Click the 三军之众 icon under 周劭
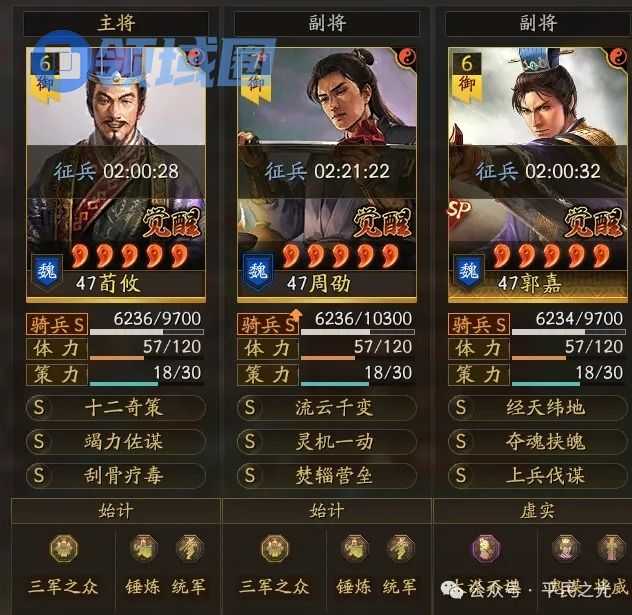Viewport: 632px width, 615px height. click(x=274, y=550)
